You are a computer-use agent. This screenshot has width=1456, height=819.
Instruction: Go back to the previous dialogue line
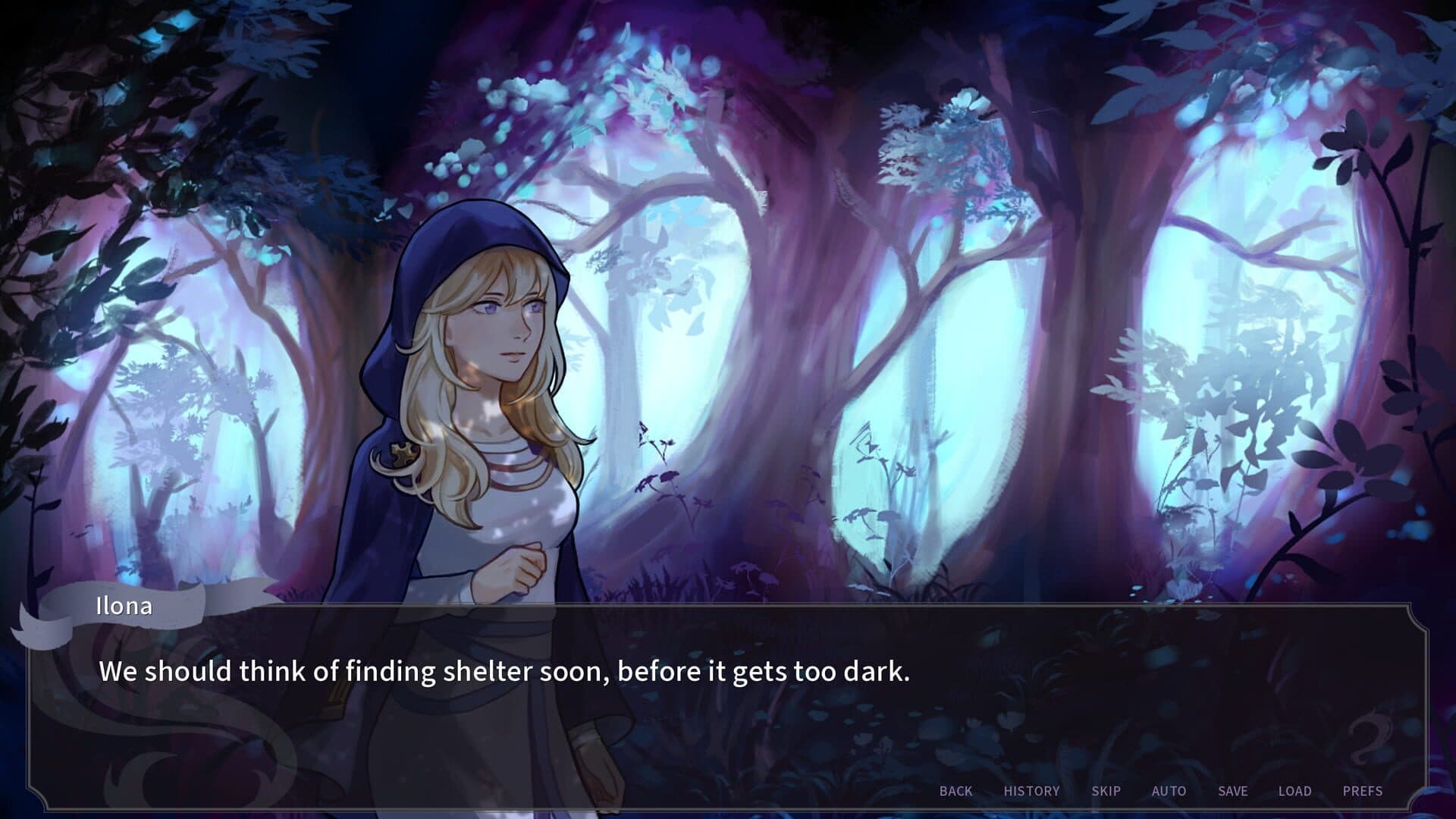point(955,791)
